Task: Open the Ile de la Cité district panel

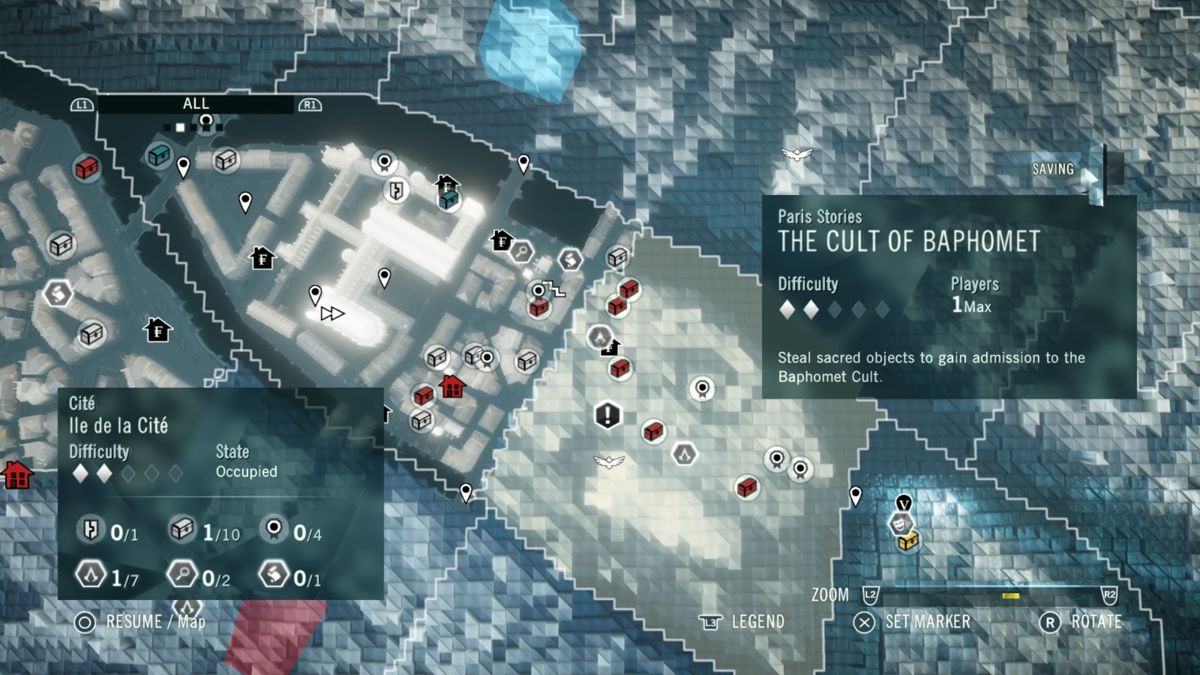Action: coord(220,493)
